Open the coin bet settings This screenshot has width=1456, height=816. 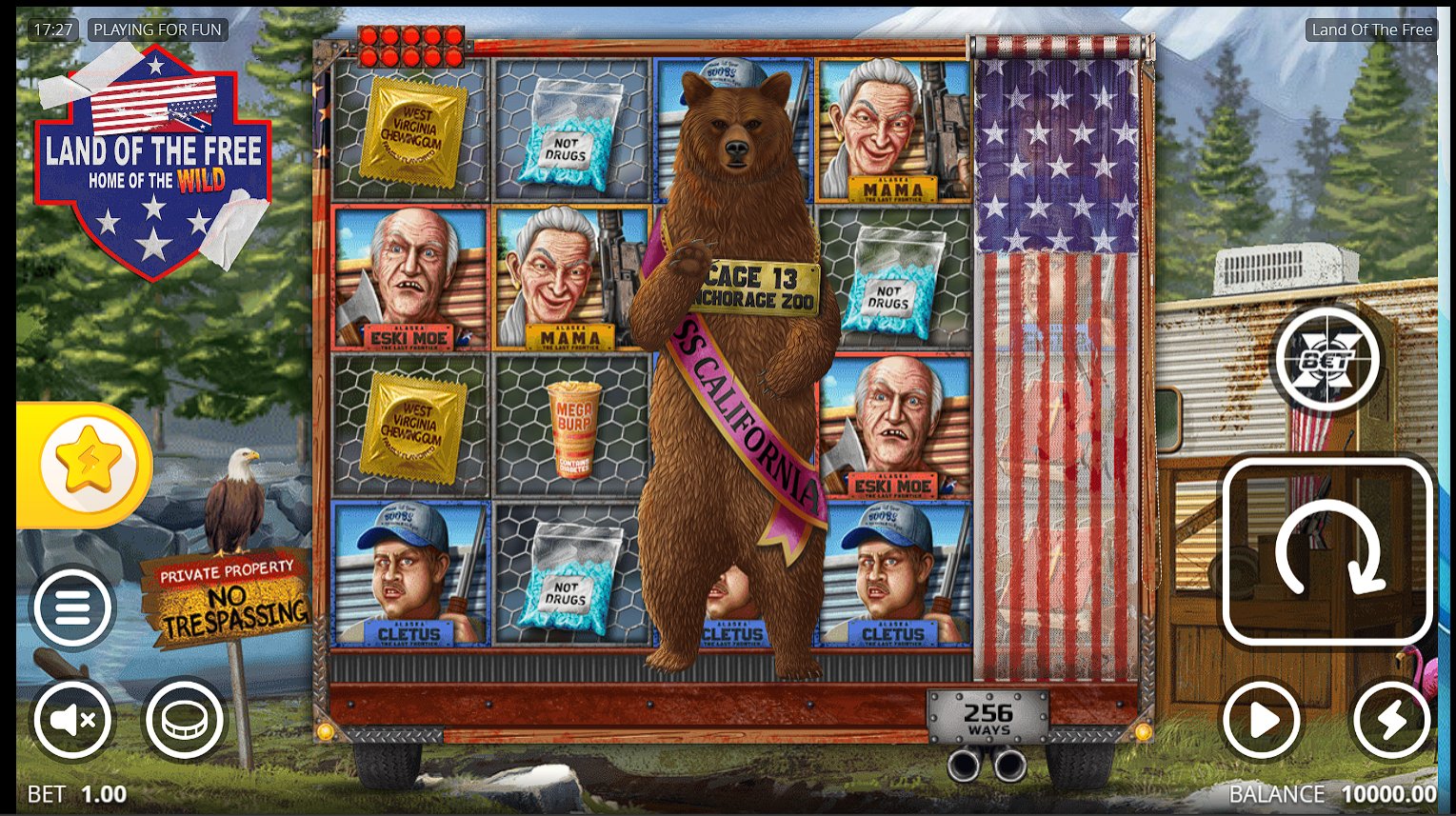(182, 720)
